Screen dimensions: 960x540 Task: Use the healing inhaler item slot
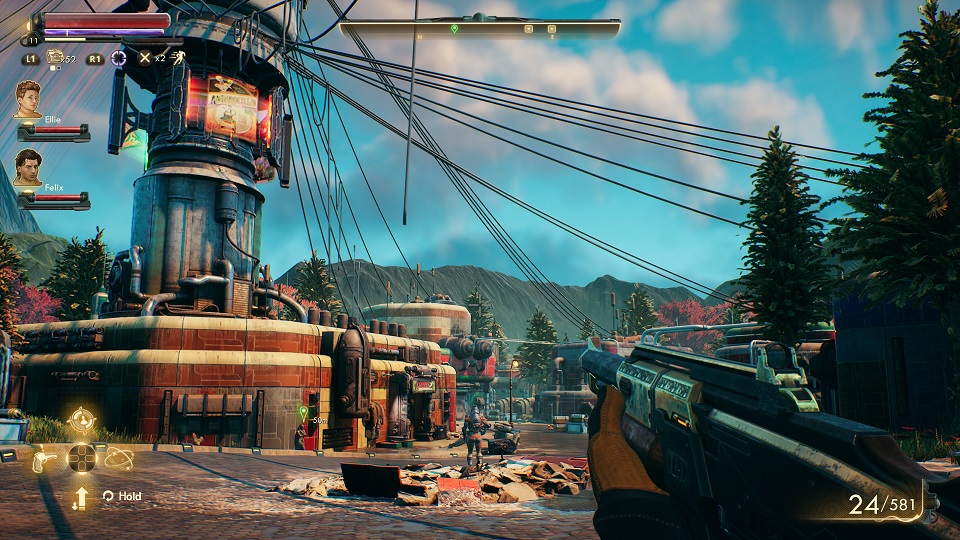(56, 58)
